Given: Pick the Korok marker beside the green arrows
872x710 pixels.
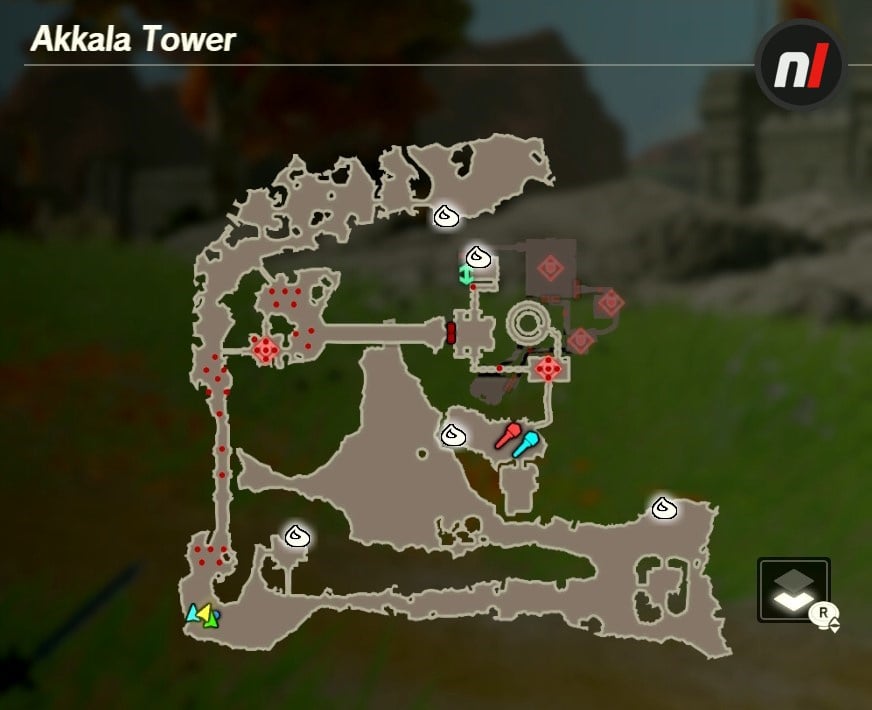Looking at the screenshot, I should pos(479,257).
